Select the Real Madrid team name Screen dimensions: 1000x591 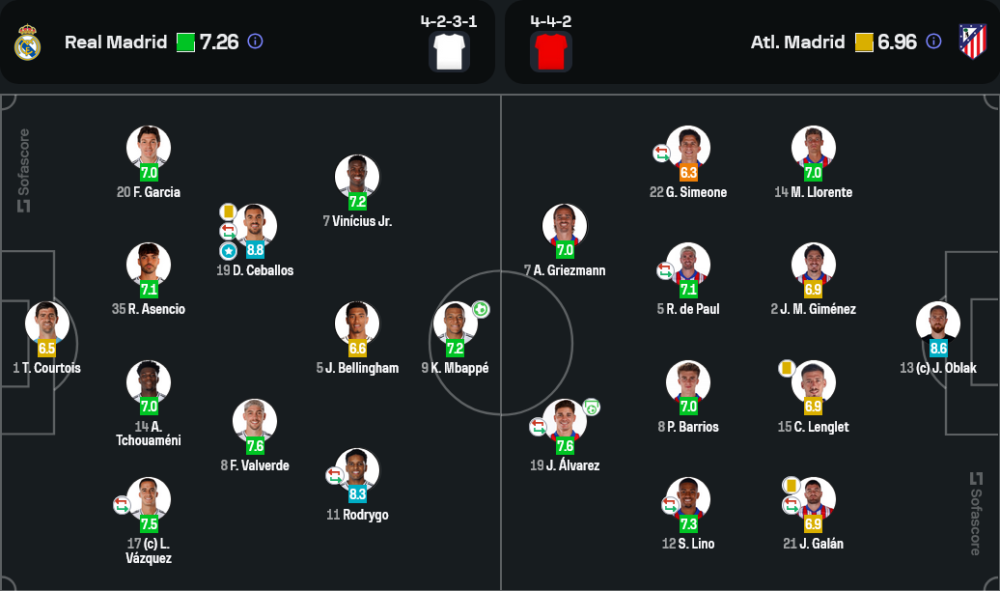tap(116, 42)
